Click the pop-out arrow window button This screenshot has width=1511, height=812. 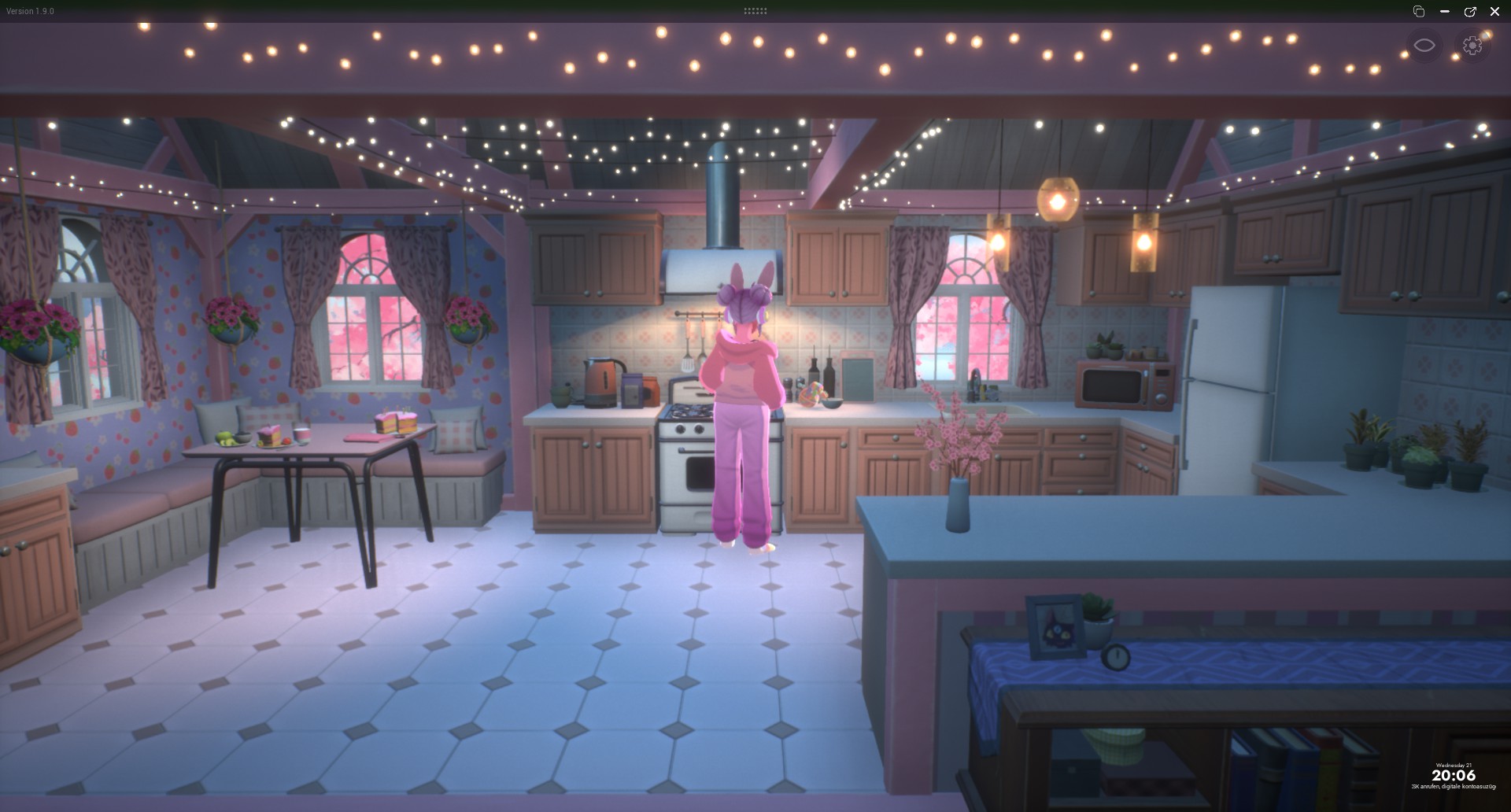1469,12
